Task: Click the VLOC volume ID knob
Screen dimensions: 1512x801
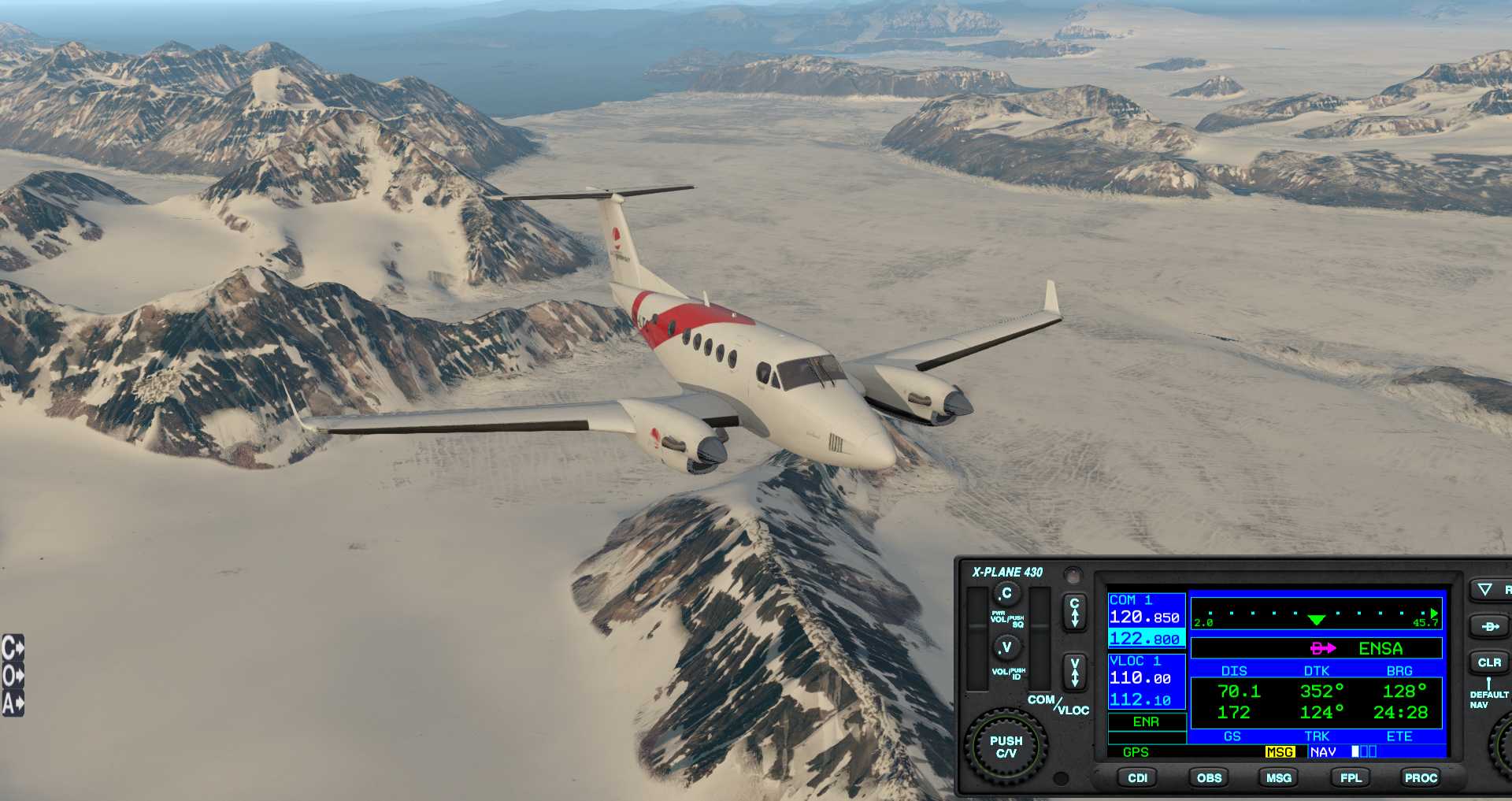Action: (x=1006, y=647)
